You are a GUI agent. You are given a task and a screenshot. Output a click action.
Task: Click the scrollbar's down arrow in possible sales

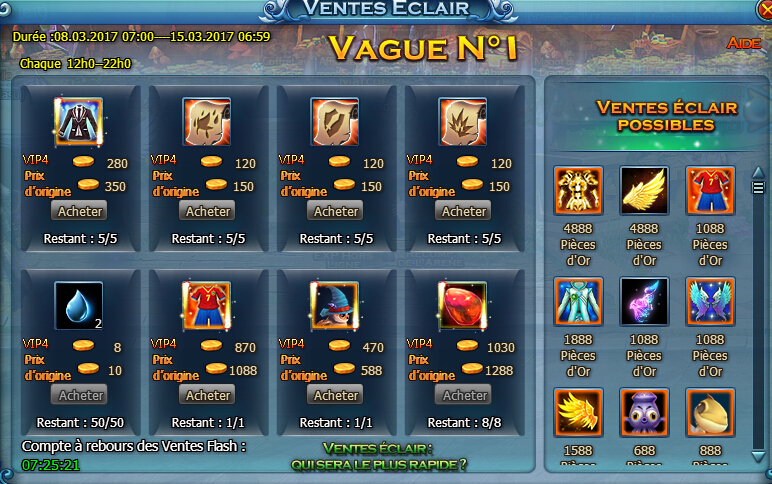point(758,456)
